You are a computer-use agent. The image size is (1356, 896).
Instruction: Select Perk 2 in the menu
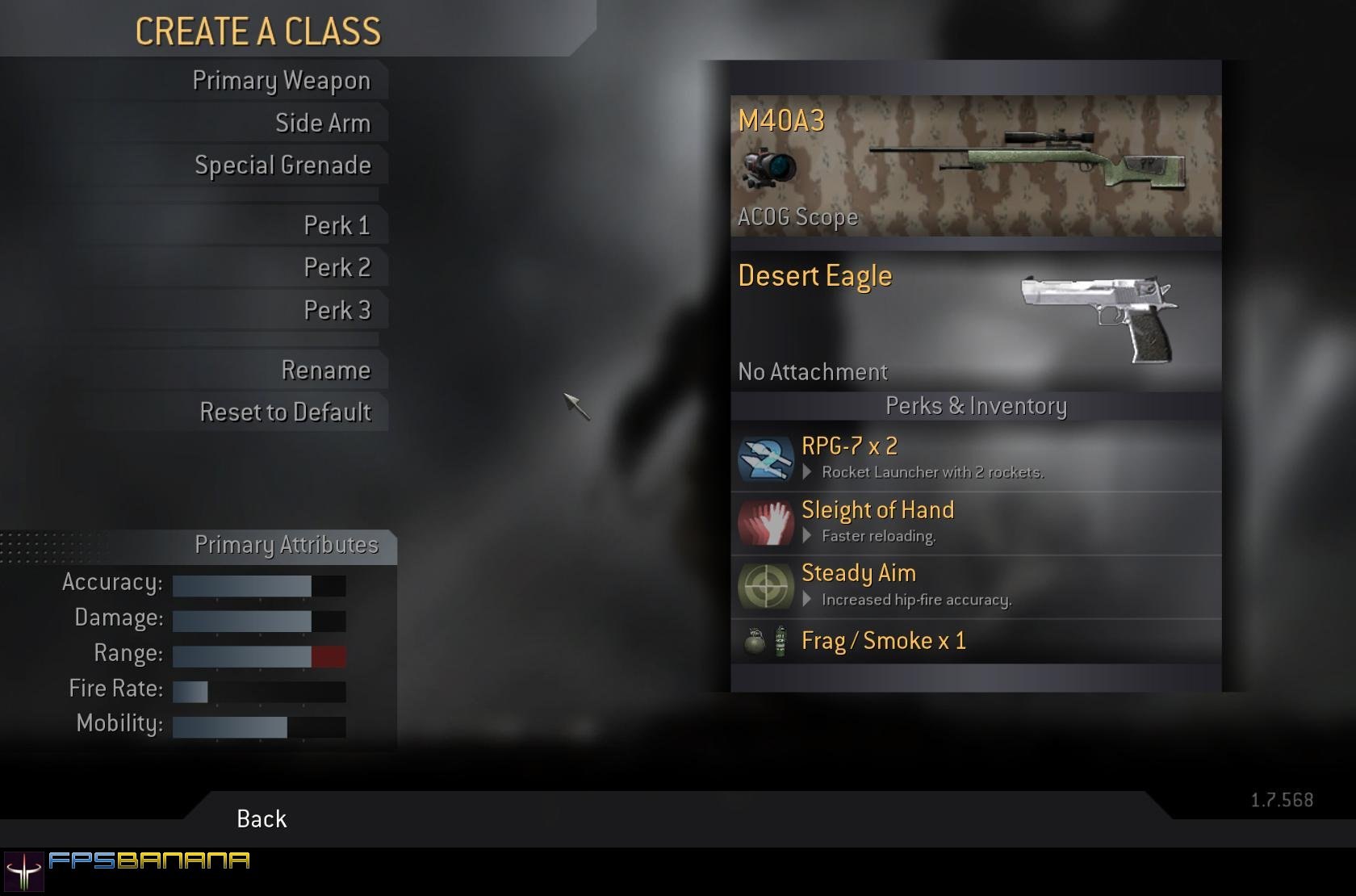pos(337,268)
